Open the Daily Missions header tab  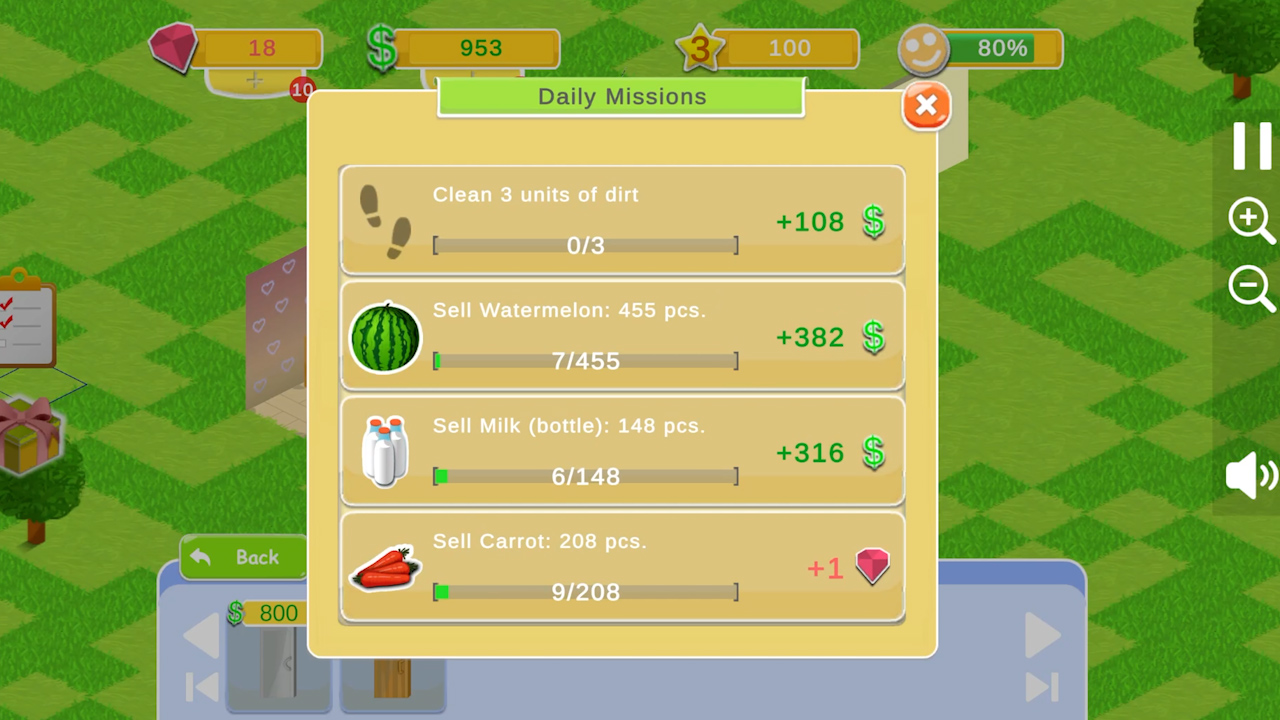point(621,96)
